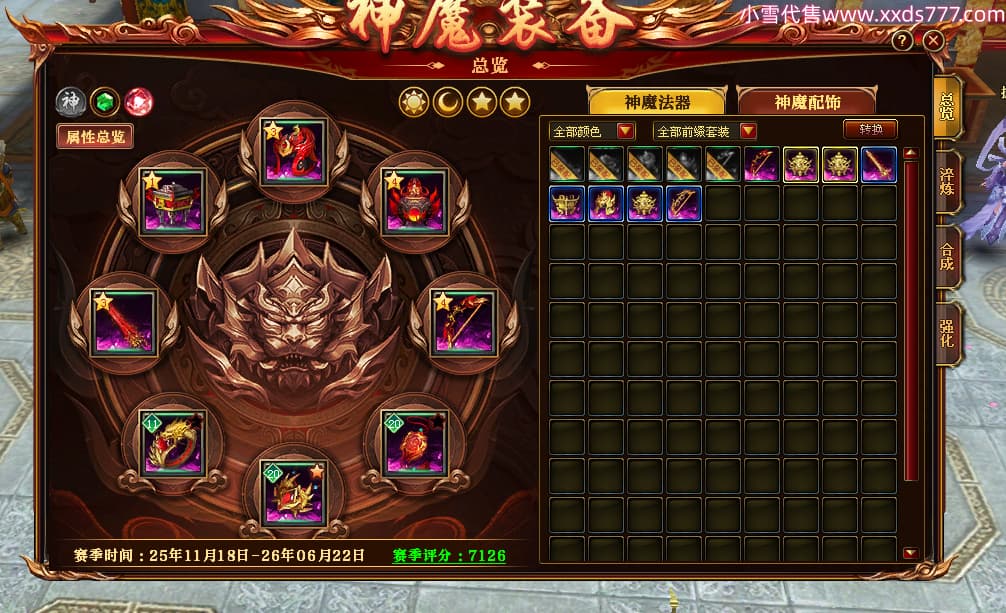Click the crescent moon icon filter
Viewport: 1006px width, 613px height.
[447, 102]
